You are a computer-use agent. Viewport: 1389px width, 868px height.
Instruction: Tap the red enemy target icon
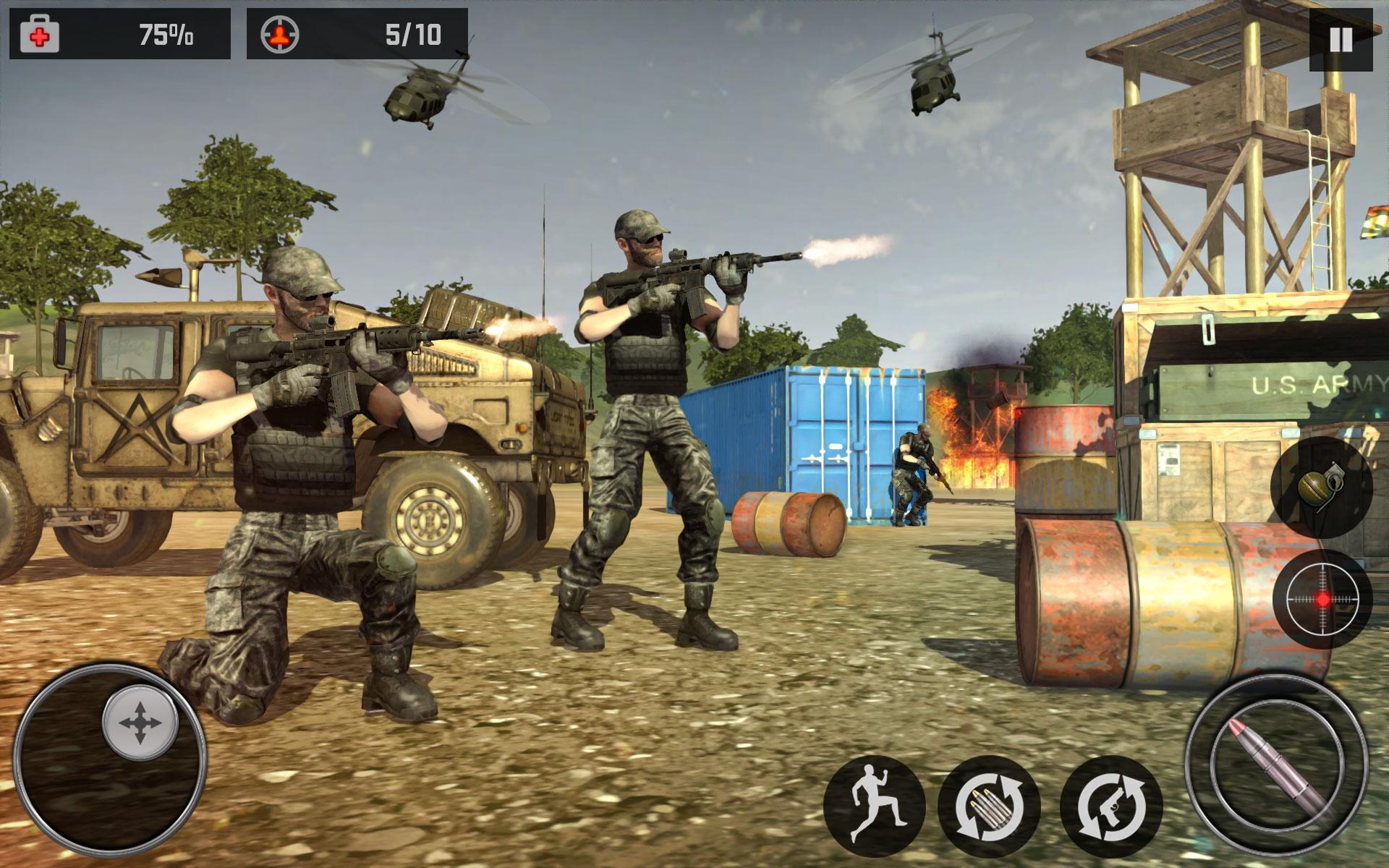[281, 32]
